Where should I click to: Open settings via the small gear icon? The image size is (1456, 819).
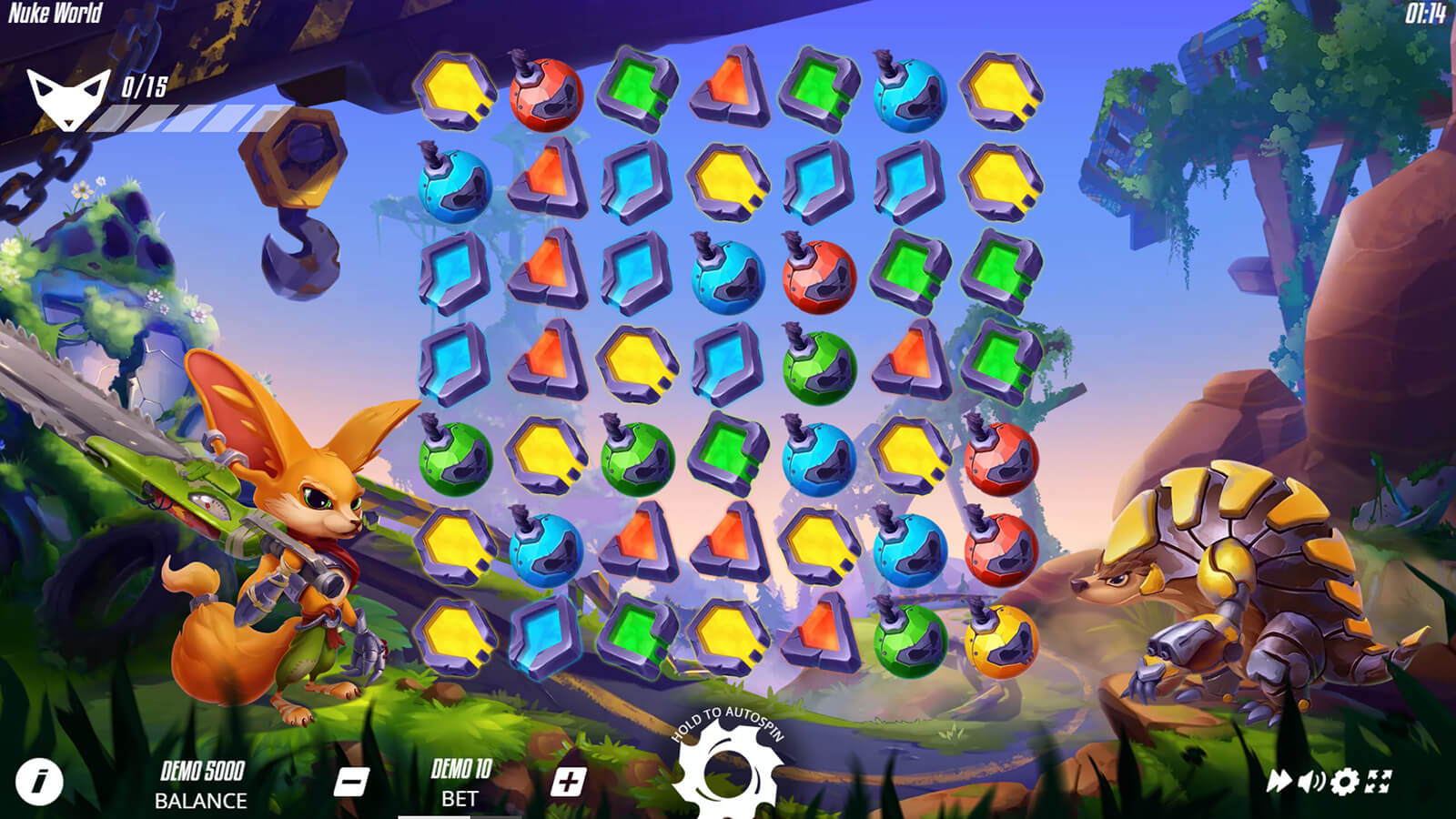(x=1345, y=781)
